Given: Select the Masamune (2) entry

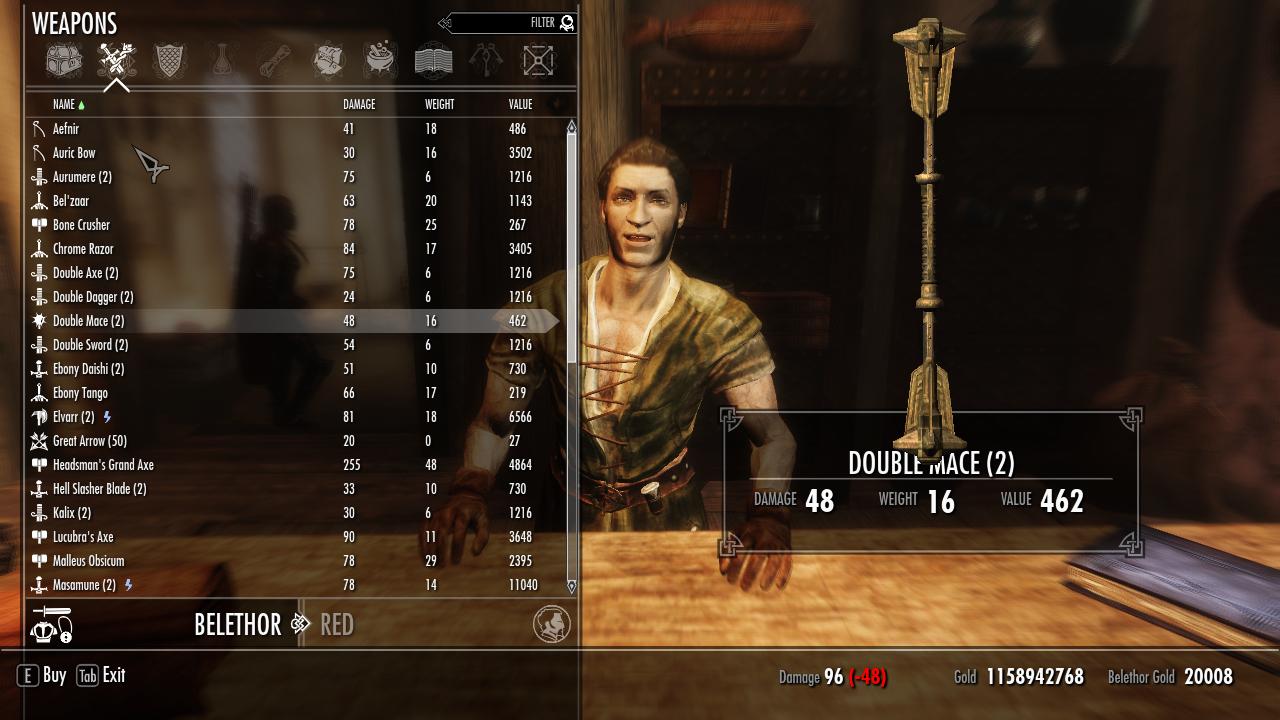Looking at the screenshot, I should pyautogui.click(x=84, y=585).
